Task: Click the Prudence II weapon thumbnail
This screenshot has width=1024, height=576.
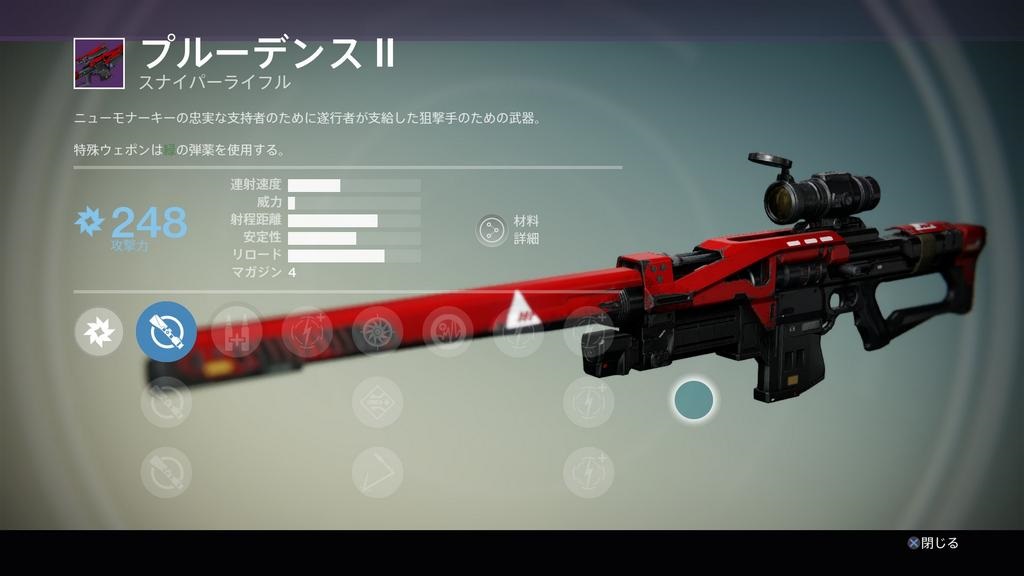Action: [99, 63]
